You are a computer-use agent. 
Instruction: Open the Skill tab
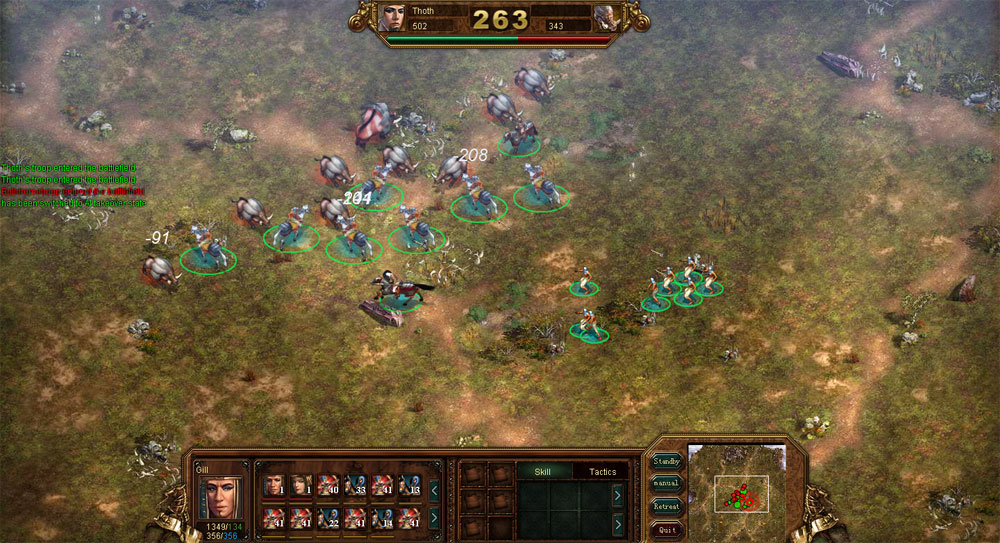[x=543, y=471]
